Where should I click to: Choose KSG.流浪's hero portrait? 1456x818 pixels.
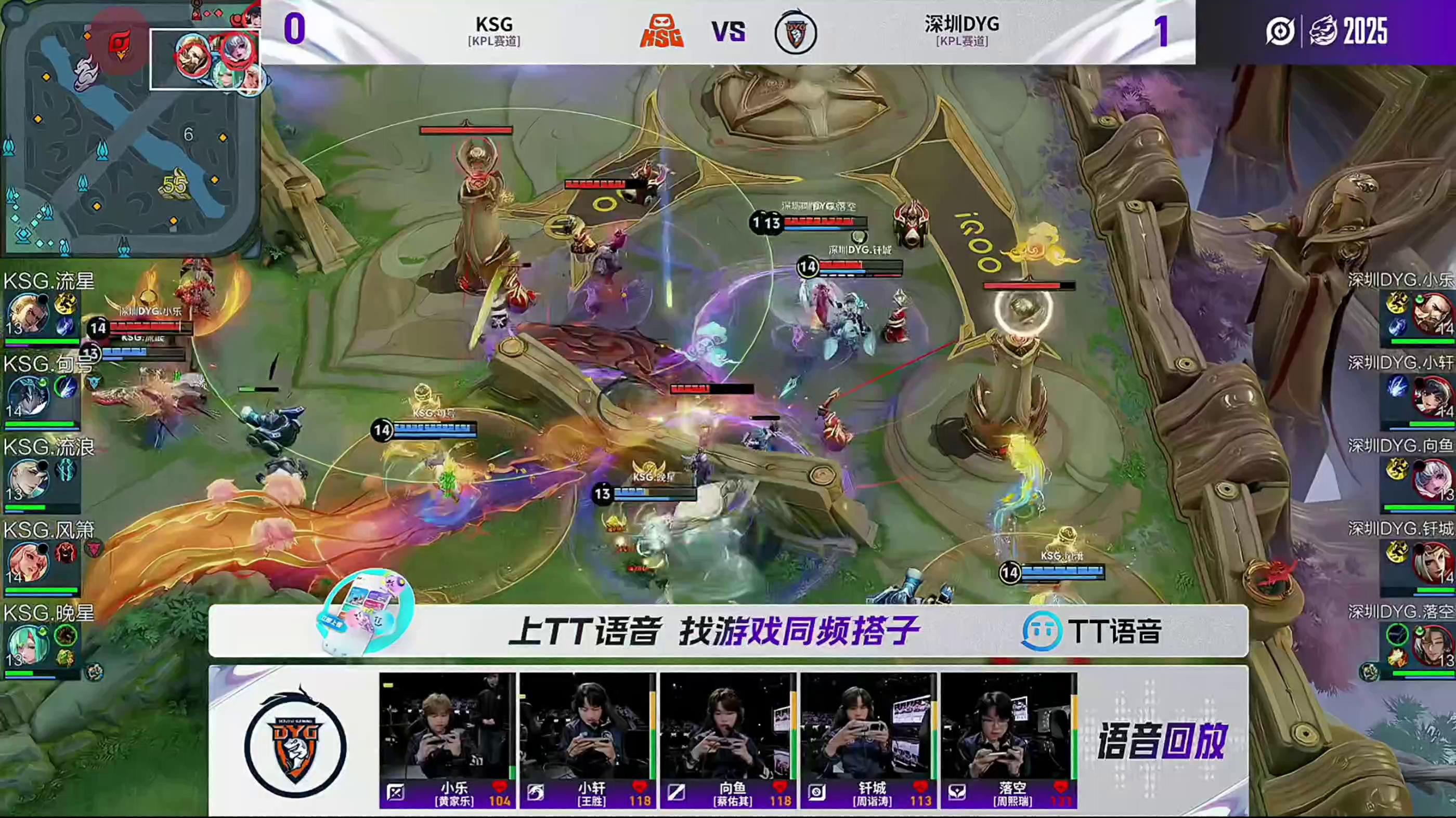pyautogui.click(x=27, y=479)
